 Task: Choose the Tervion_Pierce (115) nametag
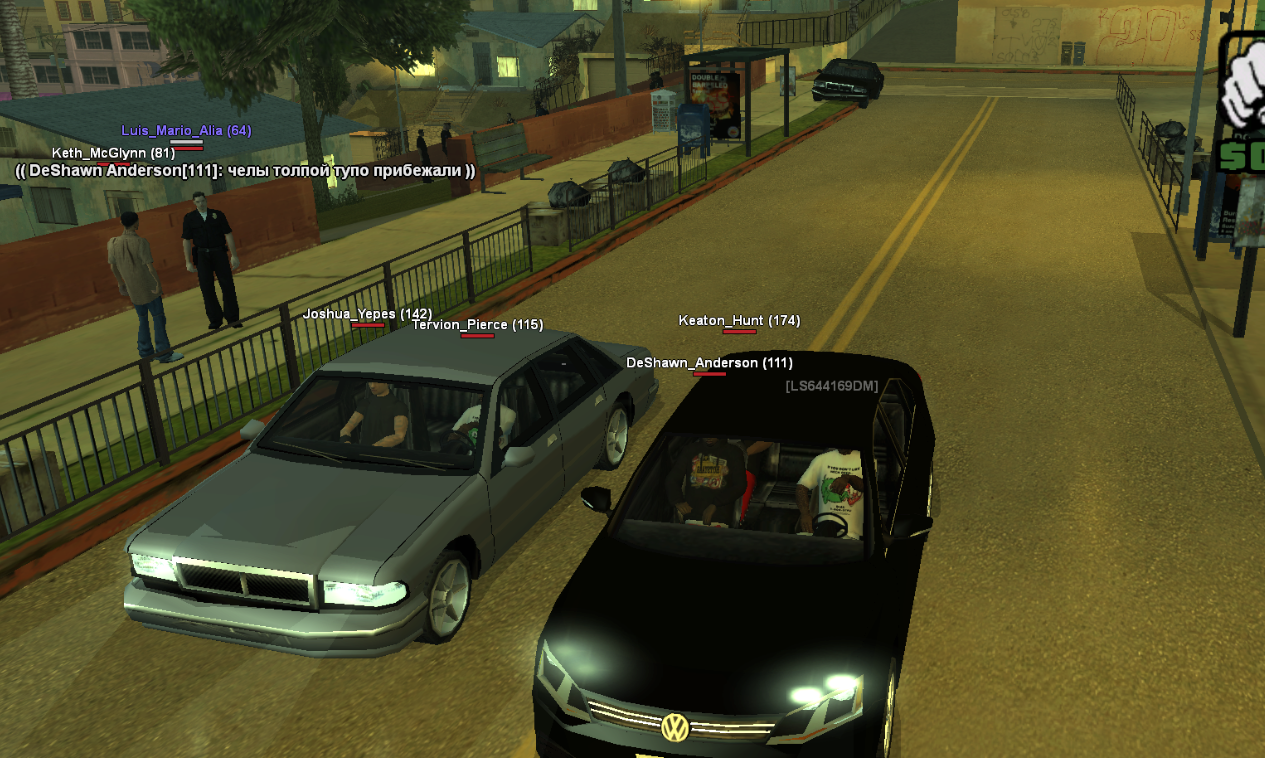pyautogui.click(x=477, y=325)
